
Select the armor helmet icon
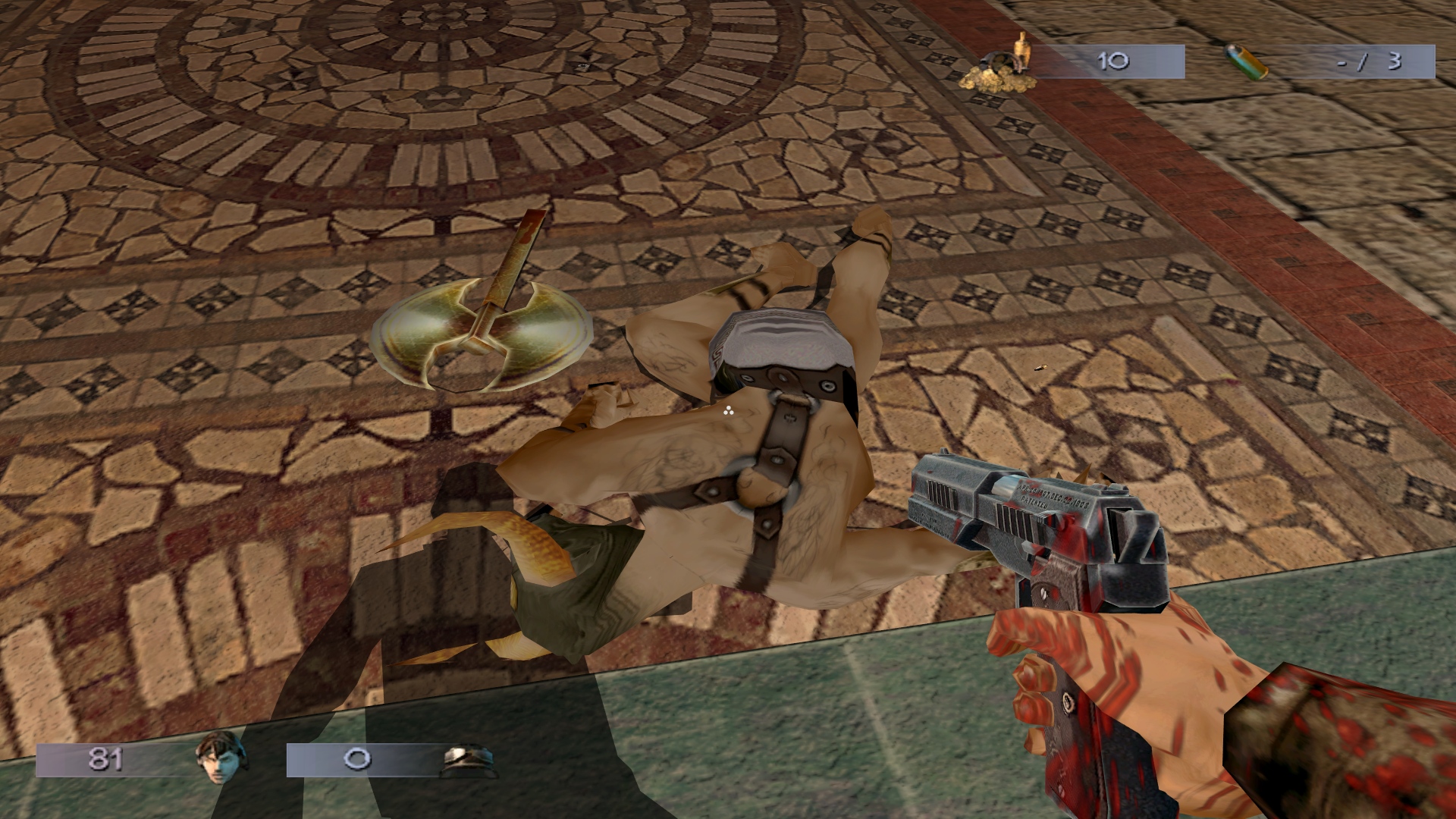click(x=468, y=760)
